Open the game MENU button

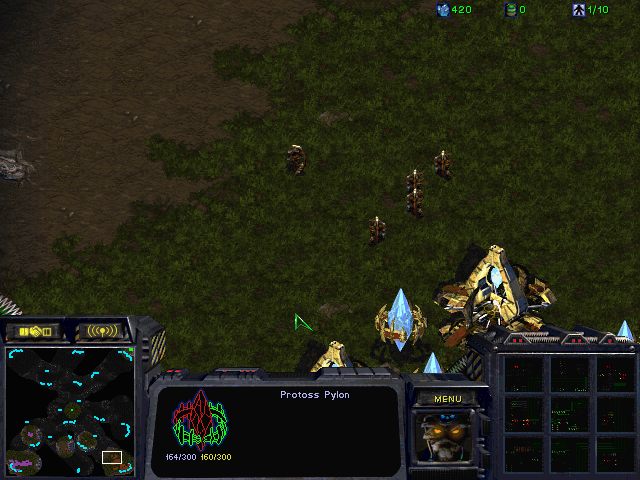tap(447, 399)
